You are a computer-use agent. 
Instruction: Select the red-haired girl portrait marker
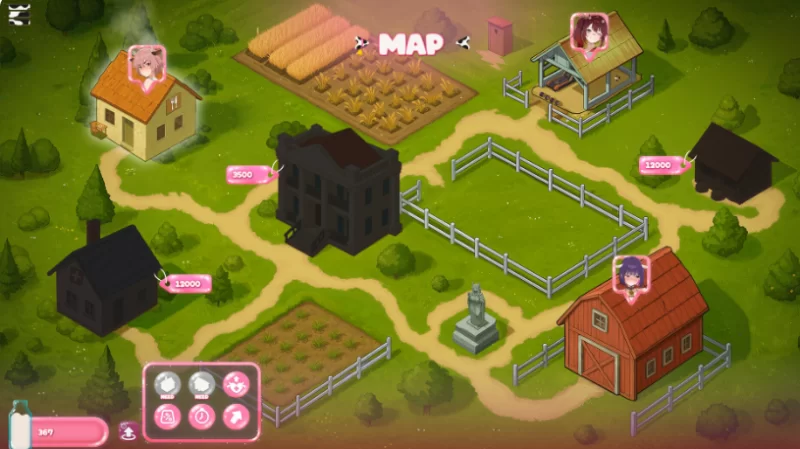tap(588, 31)
